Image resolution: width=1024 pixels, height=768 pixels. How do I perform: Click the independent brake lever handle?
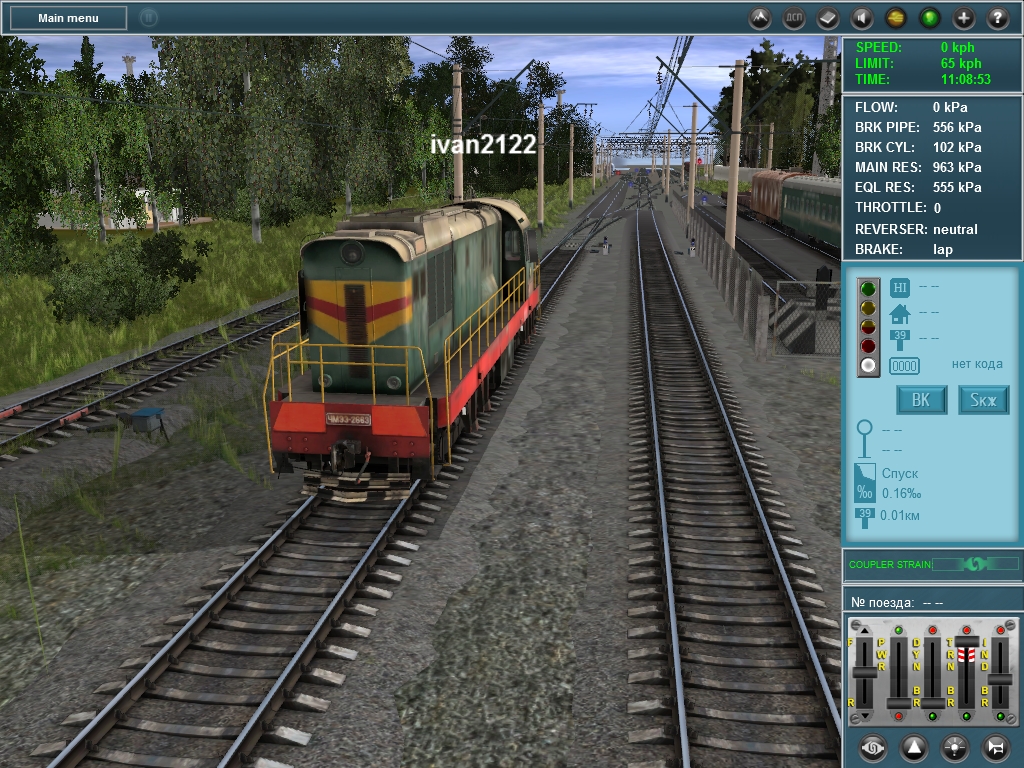[999, 678]
